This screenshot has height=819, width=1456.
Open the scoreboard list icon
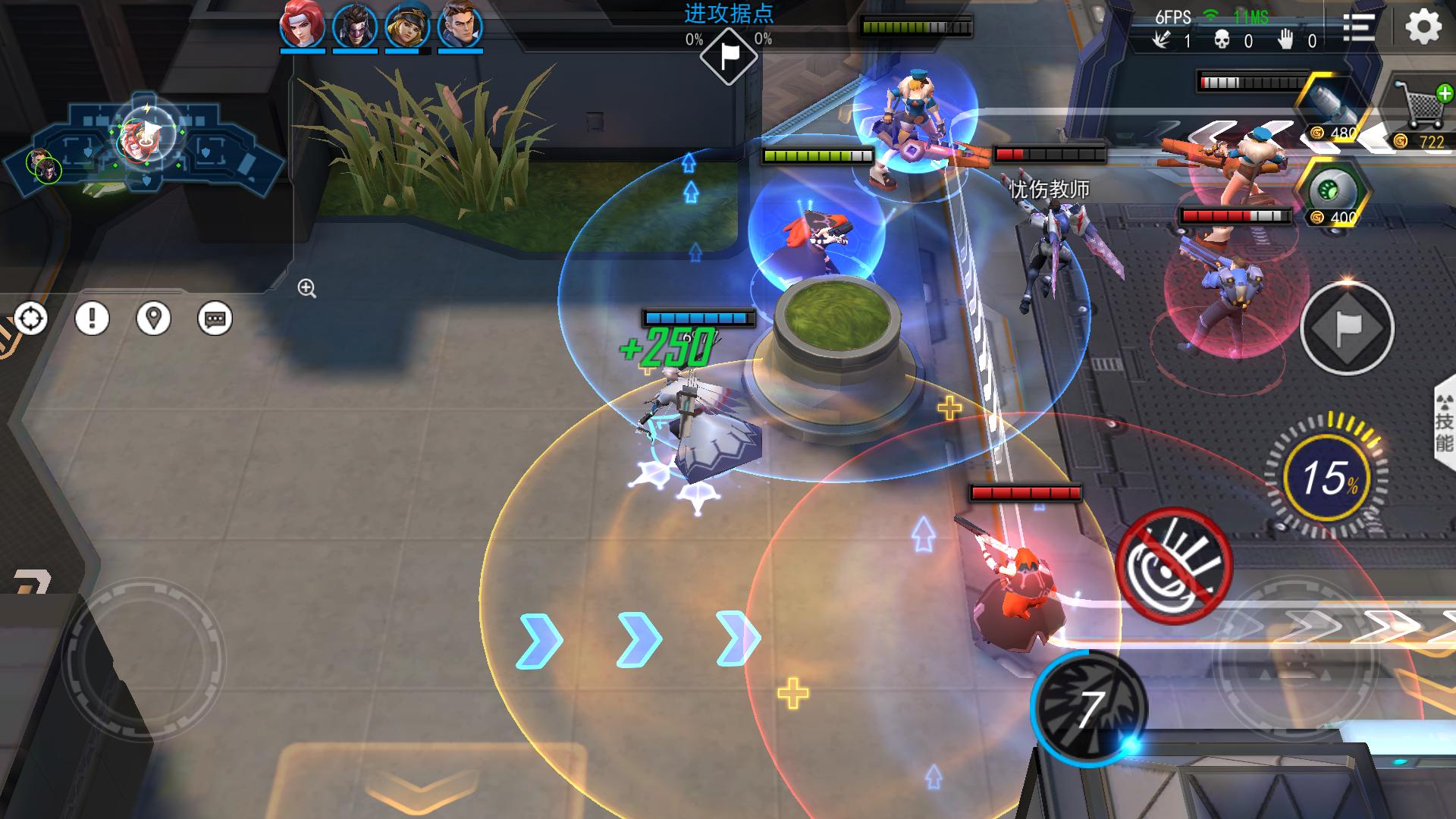(x=1359, y=28)
